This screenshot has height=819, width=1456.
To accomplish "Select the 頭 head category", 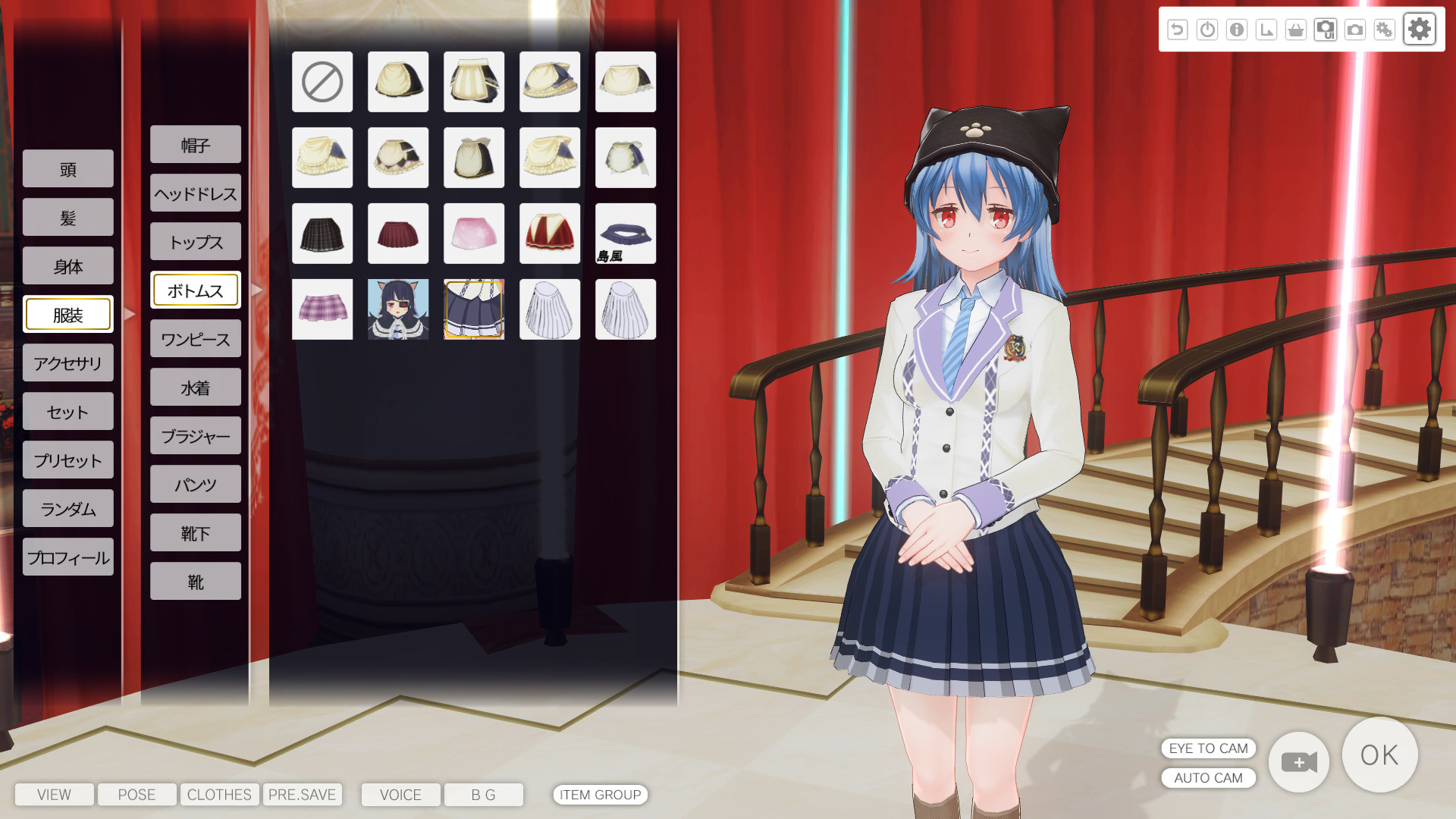I will point(68,169).
